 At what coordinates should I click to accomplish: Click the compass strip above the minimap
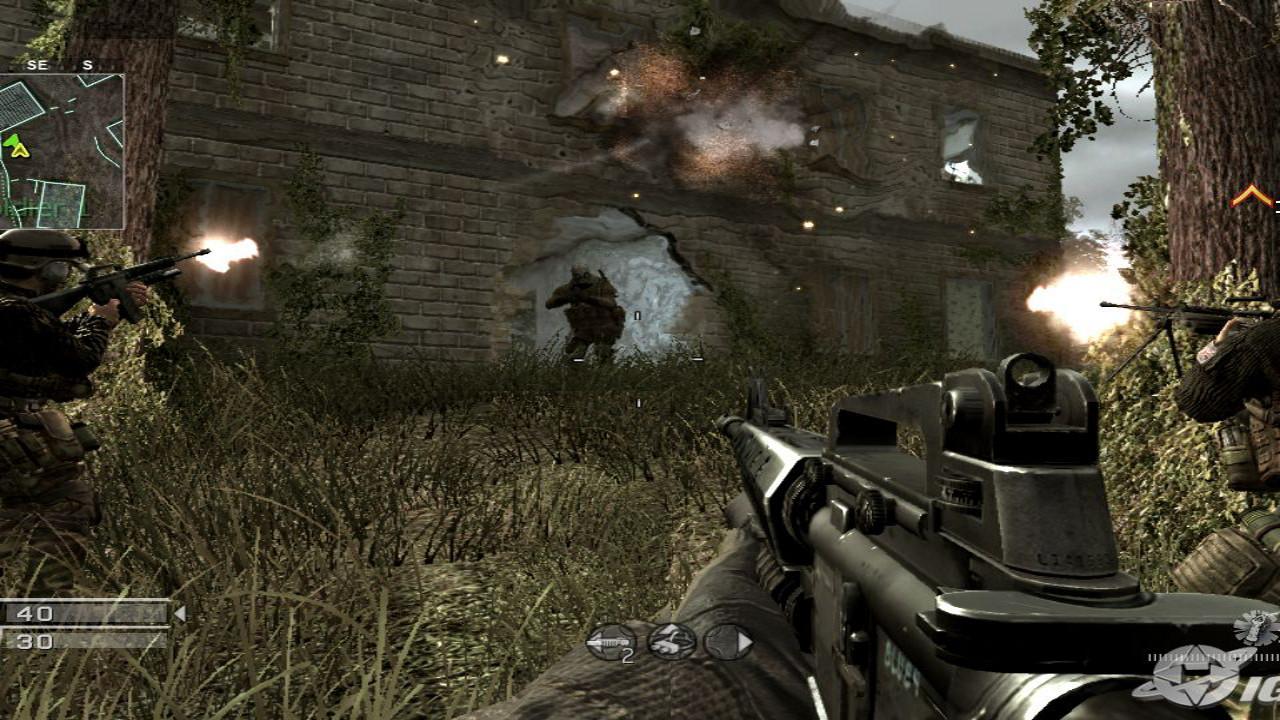coord(62,66)
